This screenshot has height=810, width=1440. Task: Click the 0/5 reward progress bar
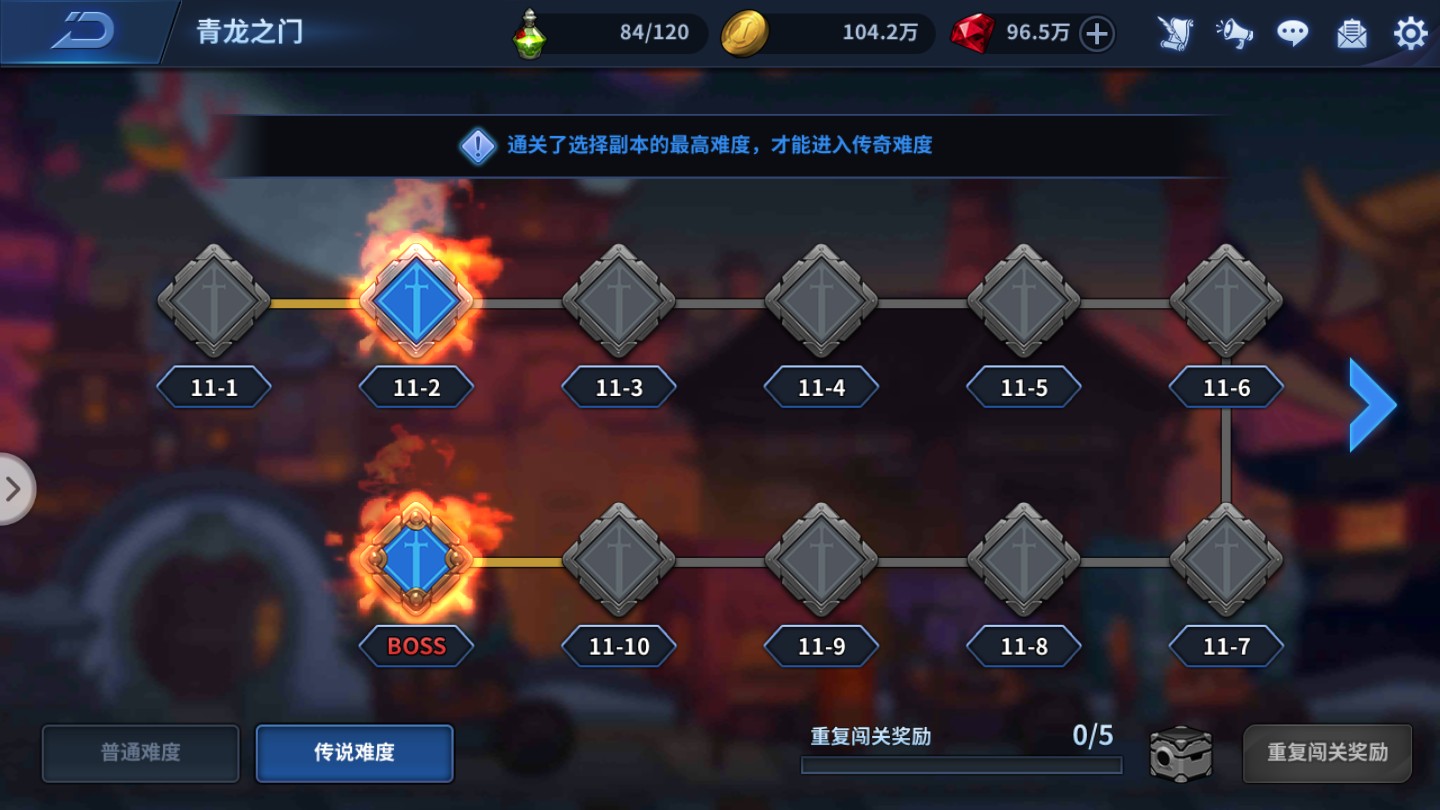tap(958, 765)
